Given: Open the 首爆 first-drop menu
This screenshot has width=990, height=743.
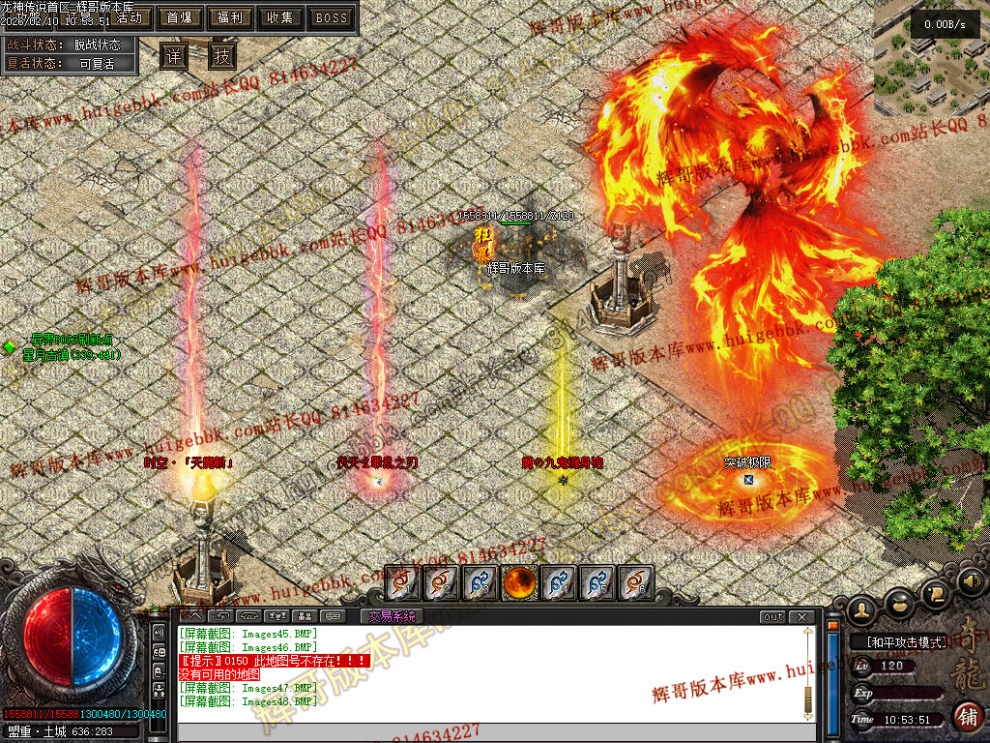Looking at the screenshot, I should click(x=180, y=17).
